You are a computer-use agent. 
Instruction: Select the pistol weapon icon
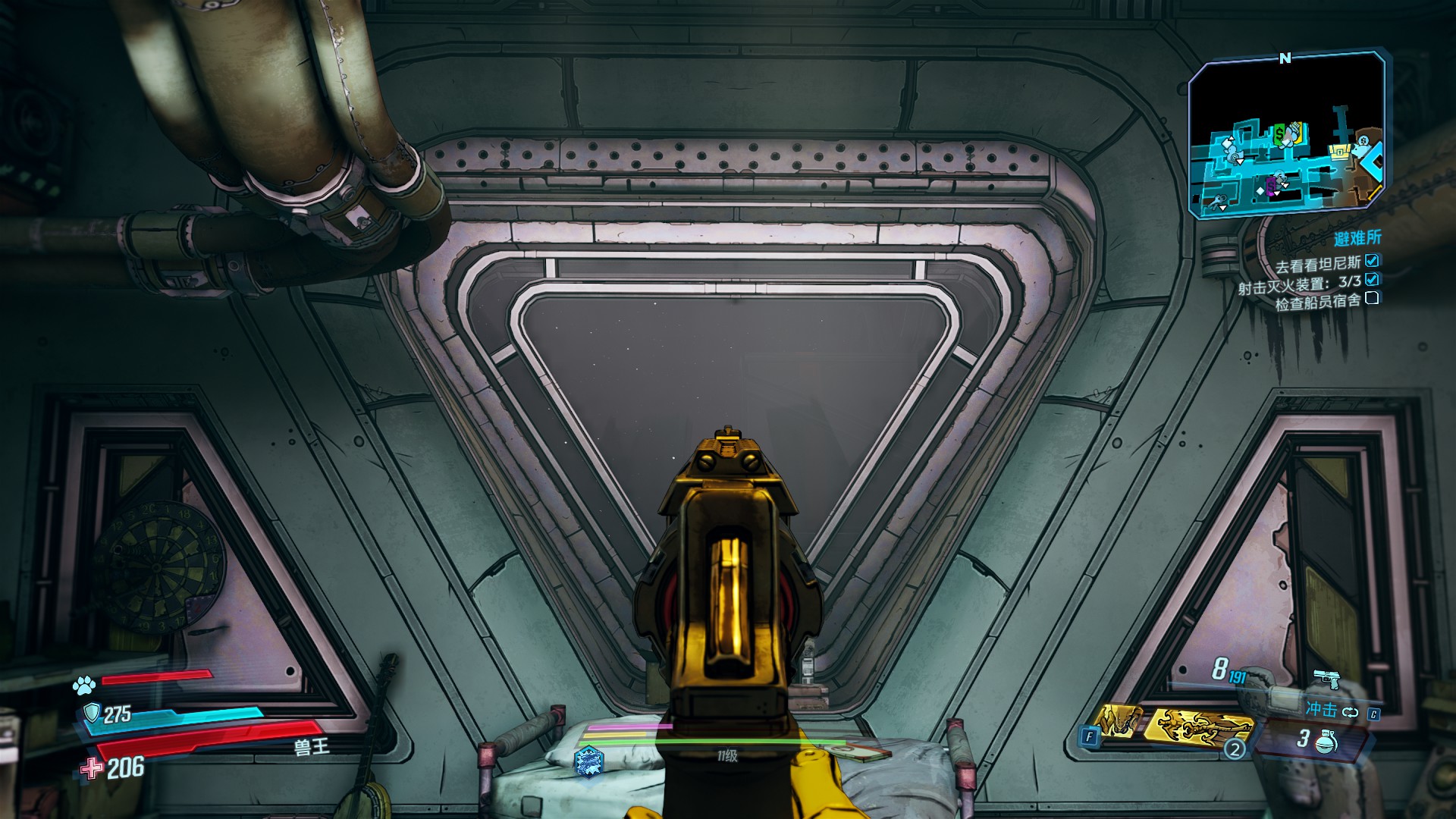1326,679
